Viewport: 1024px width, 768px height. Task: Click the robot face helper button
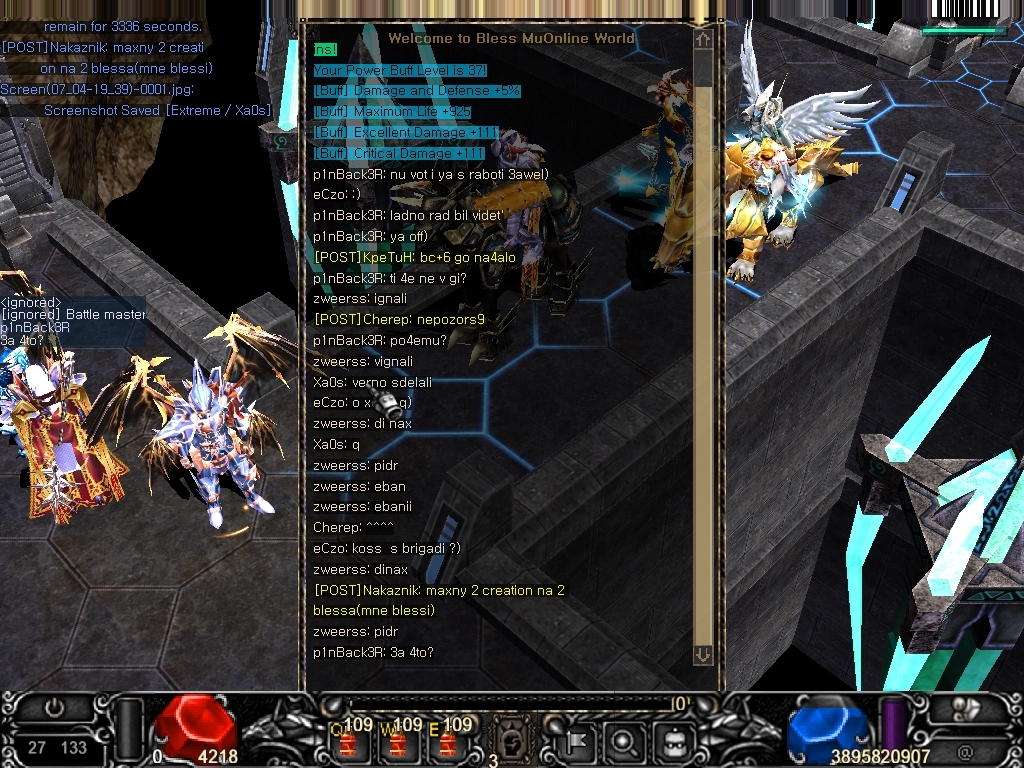[x=672, y=741]
